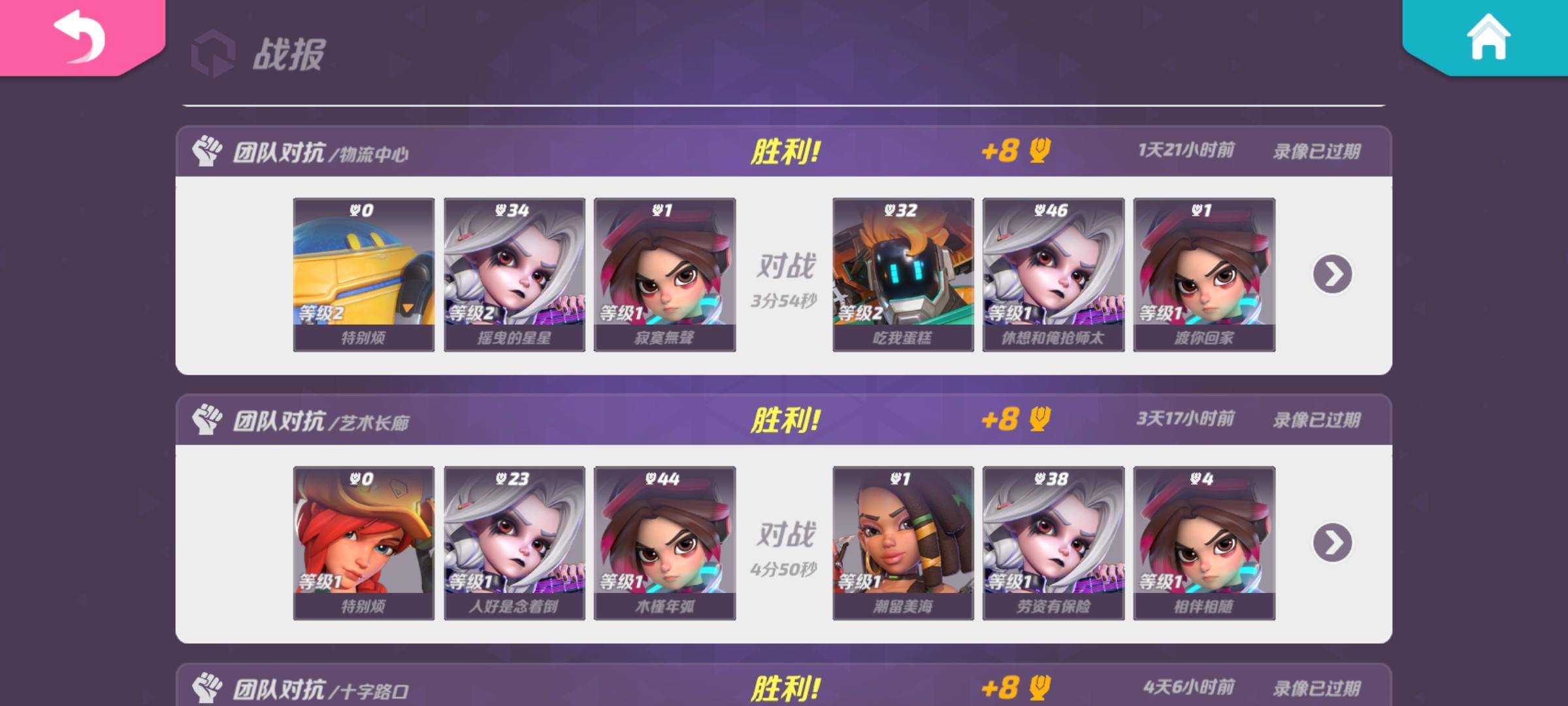Click the fist icon beside 物流中心 match
Viewport: 1568px width, 706px height.
pos(208,150)
